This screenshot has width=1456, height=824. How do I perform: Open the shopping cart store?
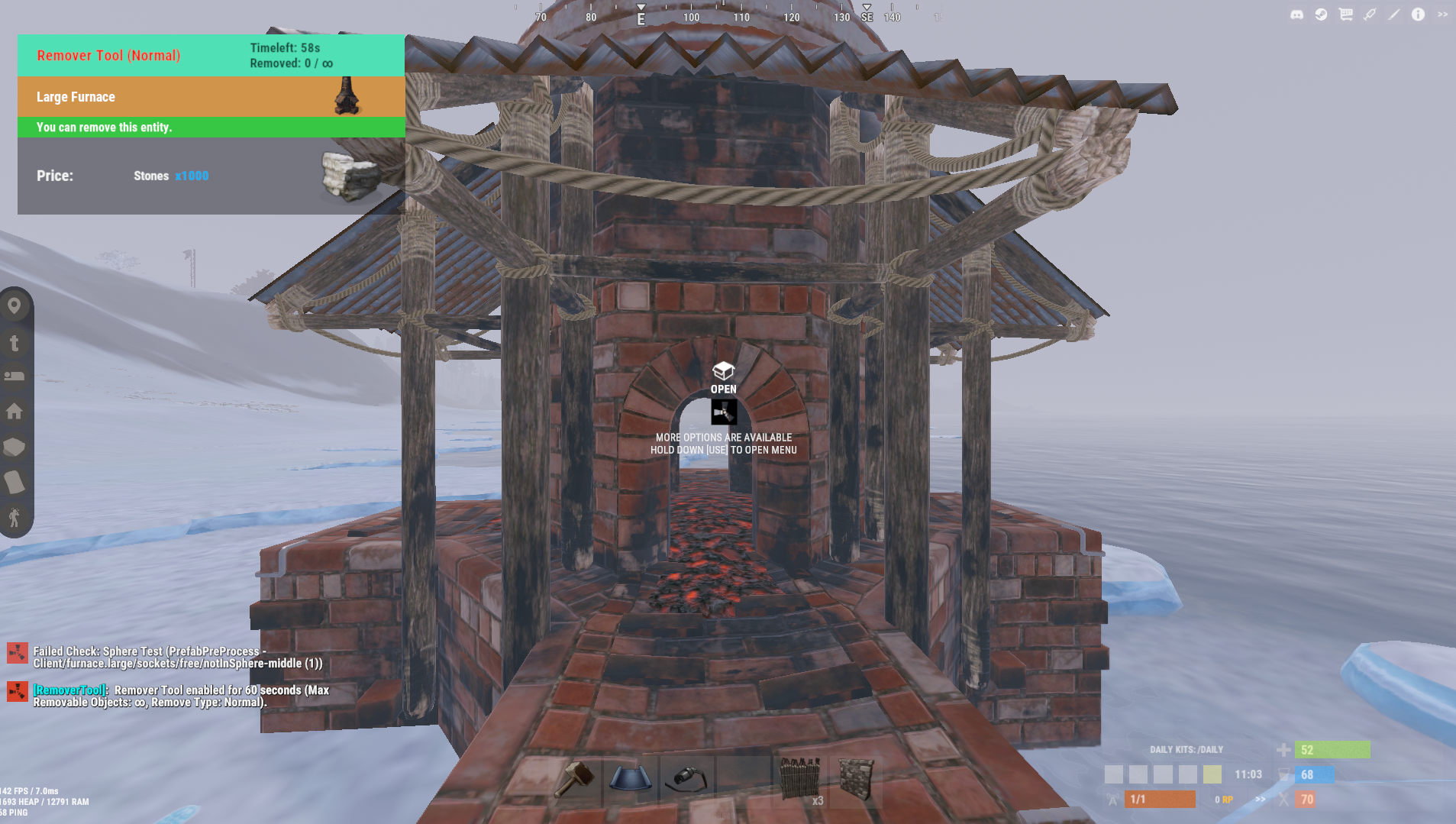tap(1345, 15)
